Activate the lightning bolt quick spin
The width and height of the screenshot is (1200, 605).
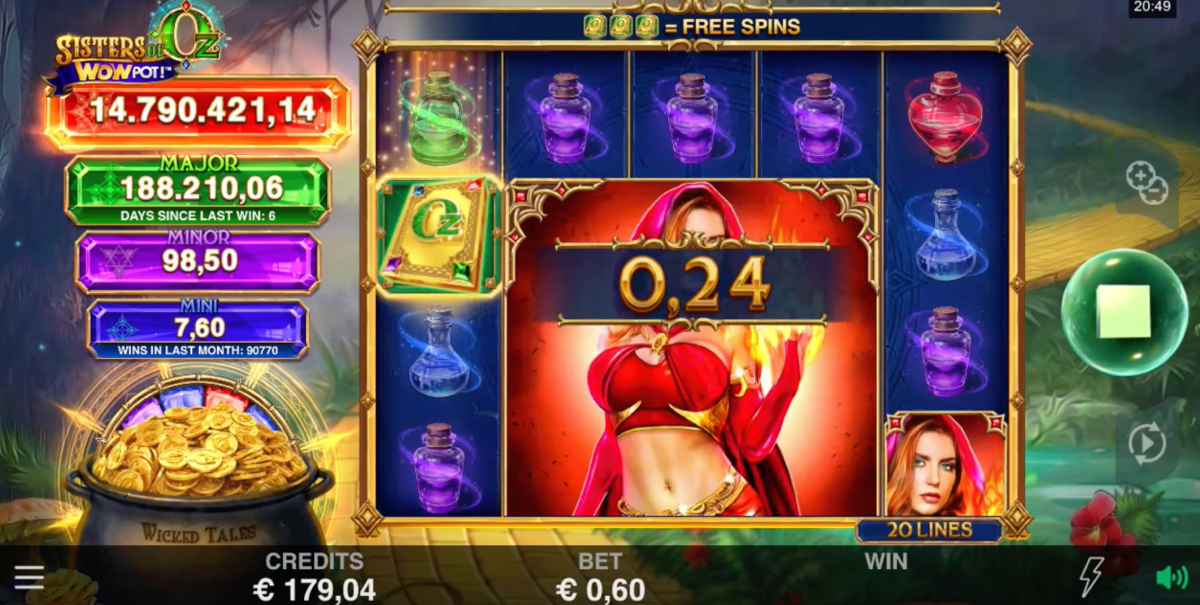tap(1091, 577)
